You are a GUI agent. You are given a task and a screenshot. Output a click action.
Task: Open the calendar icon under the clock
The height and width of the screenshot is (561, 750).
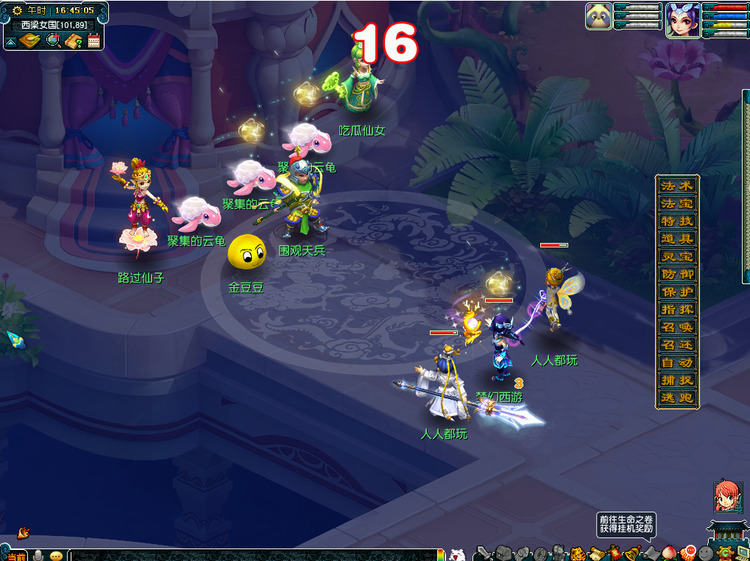point(94,41)
